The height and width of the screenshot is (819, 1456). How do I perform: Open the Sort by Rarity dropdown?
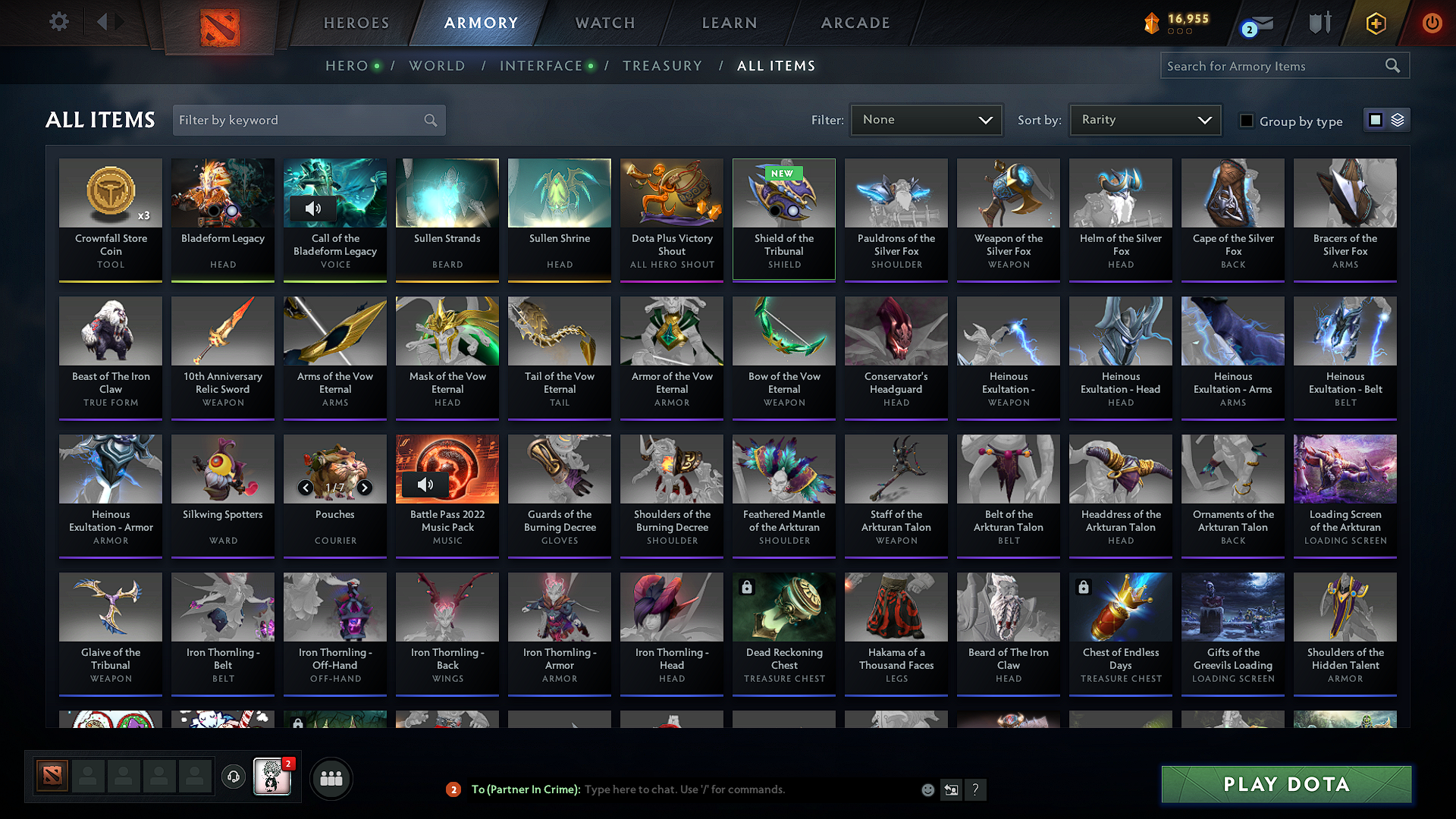click(x=1144, y=120)
